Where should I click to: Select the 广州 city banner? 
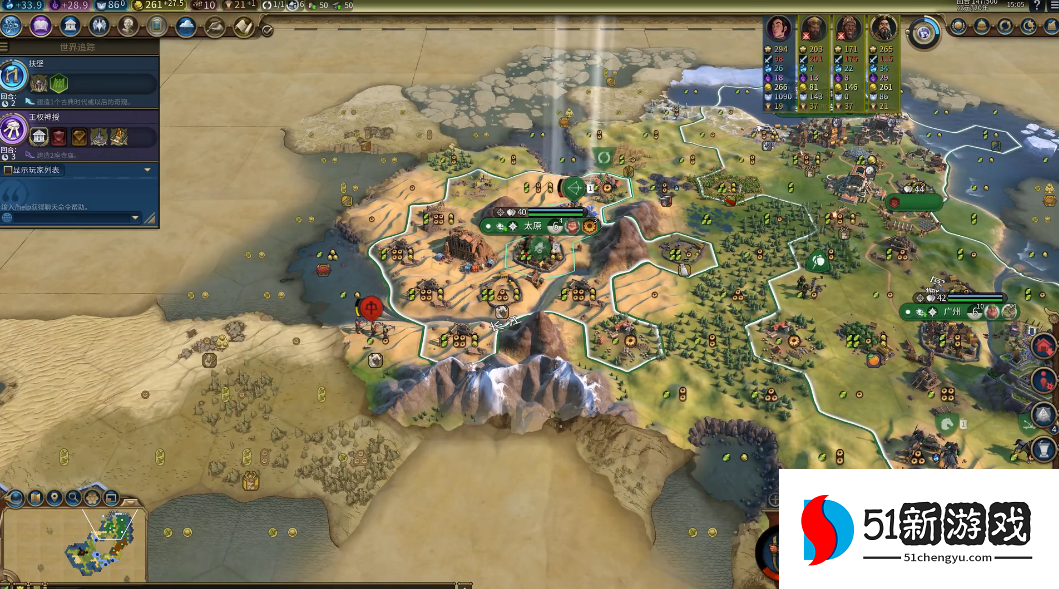(x=952, y=311)
